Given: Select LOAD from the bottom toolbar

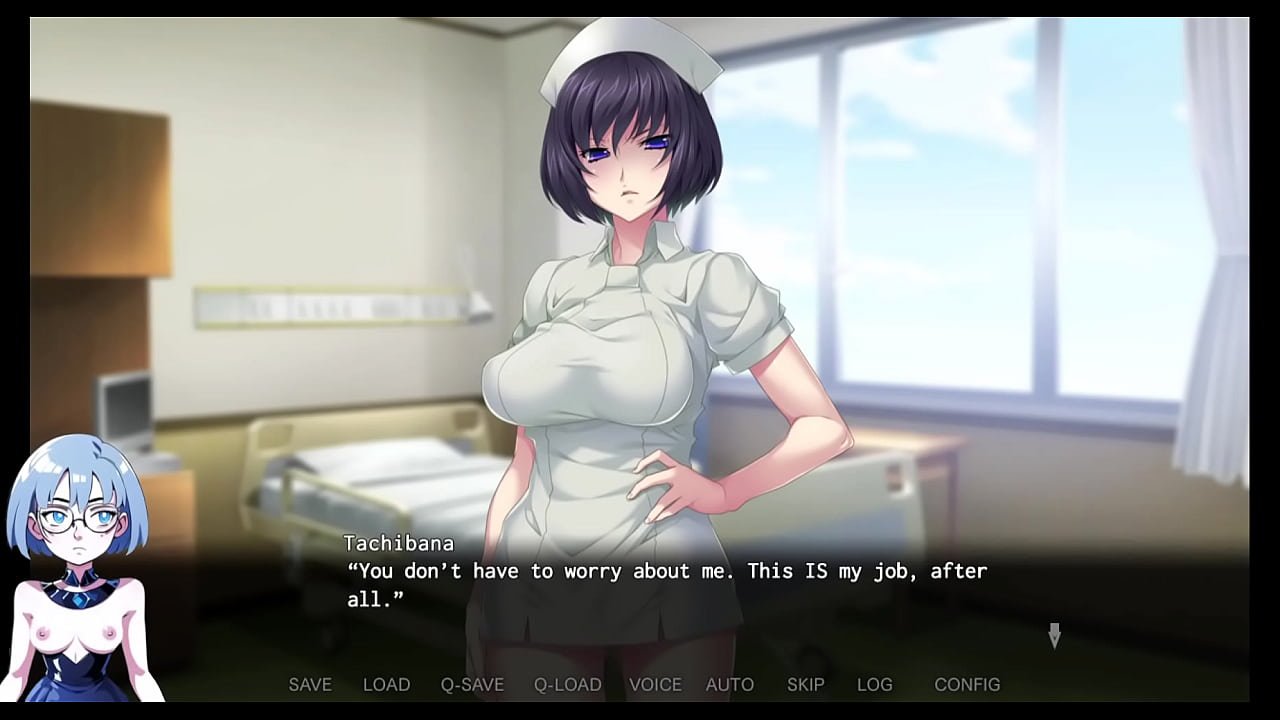Looking at the screenshot, I should point(388,684).
